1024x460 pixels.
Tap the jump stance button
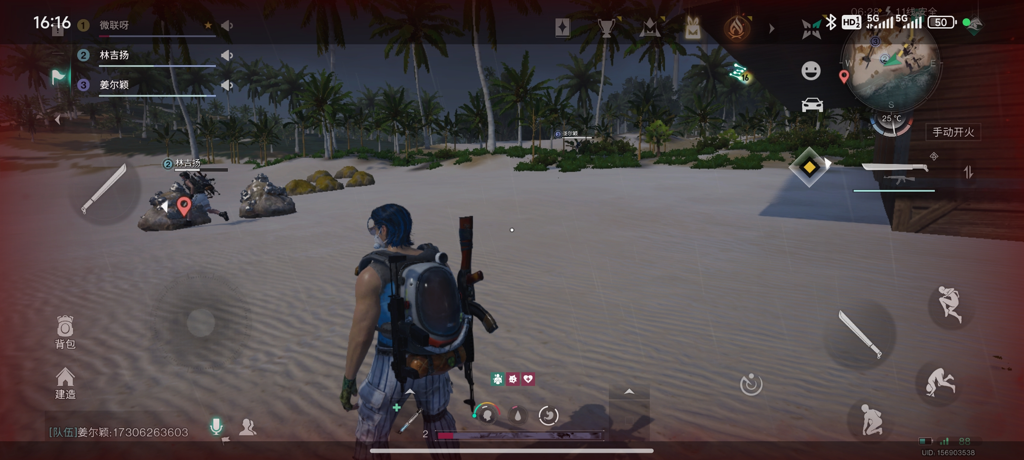tap(949, 304)
